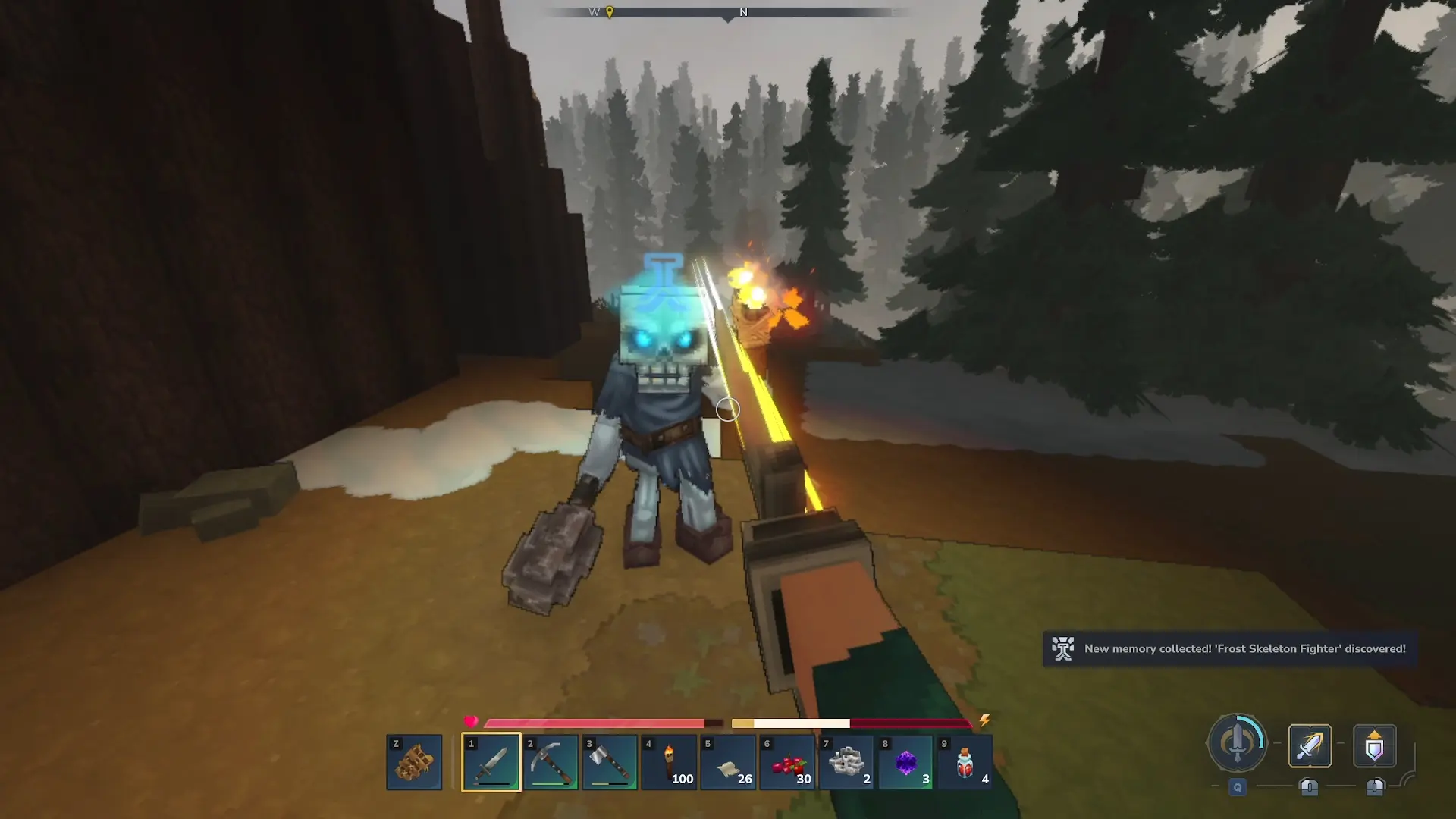Select the grey rubble item in slot 7
The height and width of the screenshot is (819, 1456).
coord(846,762)
